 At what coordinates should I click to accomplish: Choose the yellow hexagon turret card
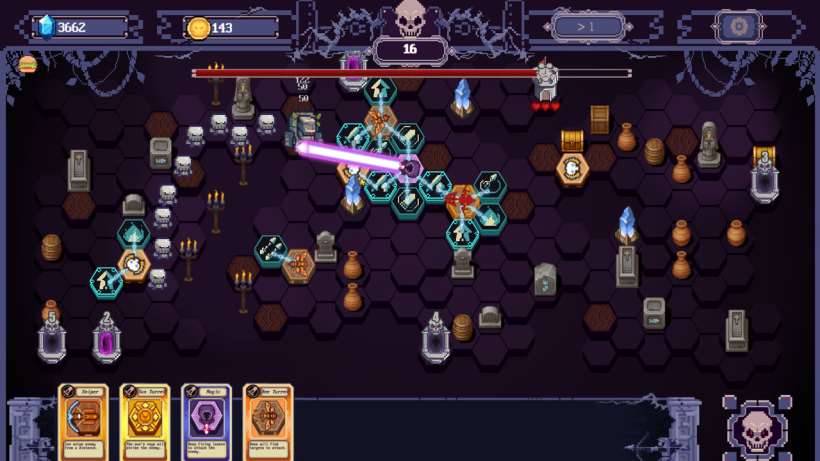144,421
